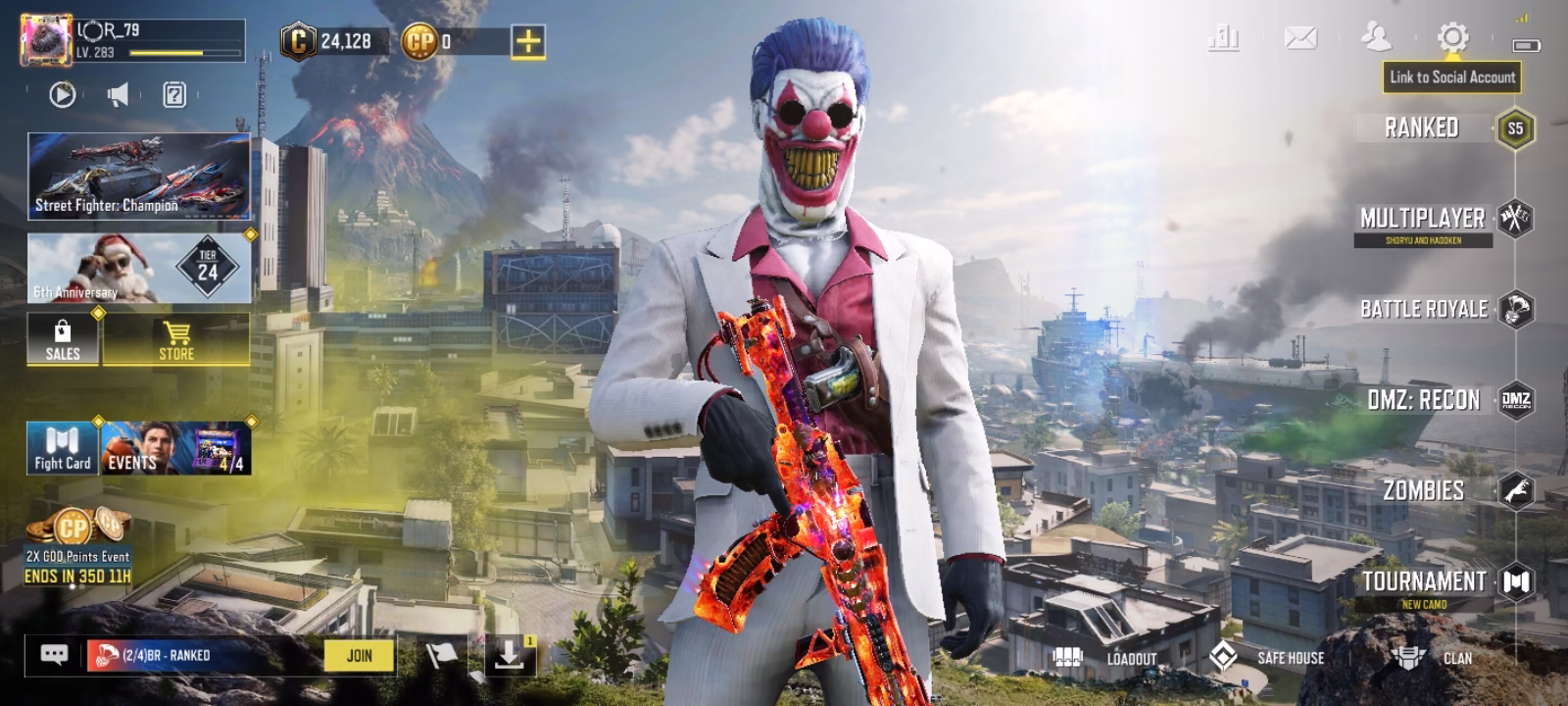Open the chat box

pos(54,655)
